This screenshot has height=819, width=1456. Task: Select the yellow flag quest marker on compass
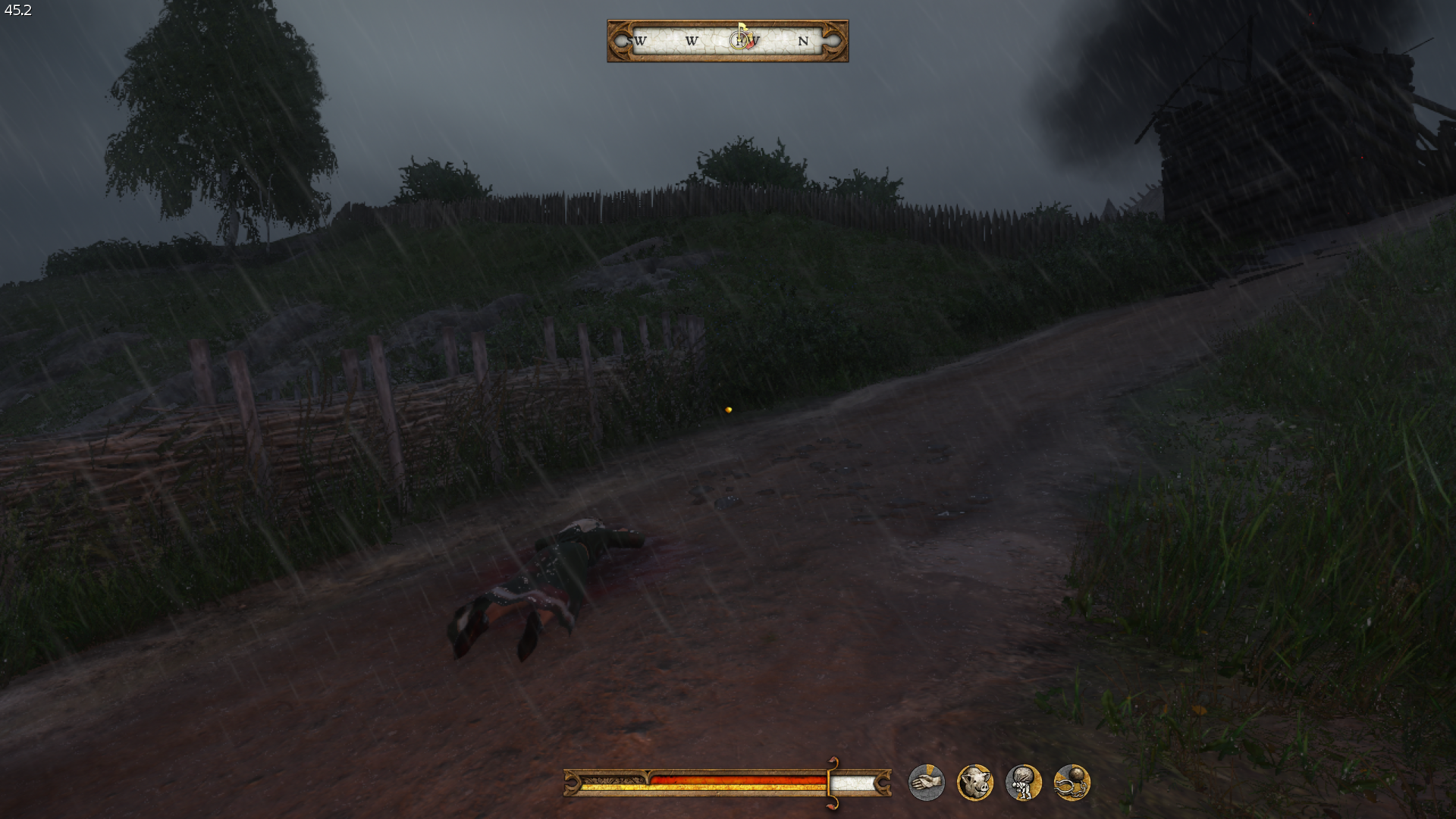pyautogui.click(x=742, y=29)
